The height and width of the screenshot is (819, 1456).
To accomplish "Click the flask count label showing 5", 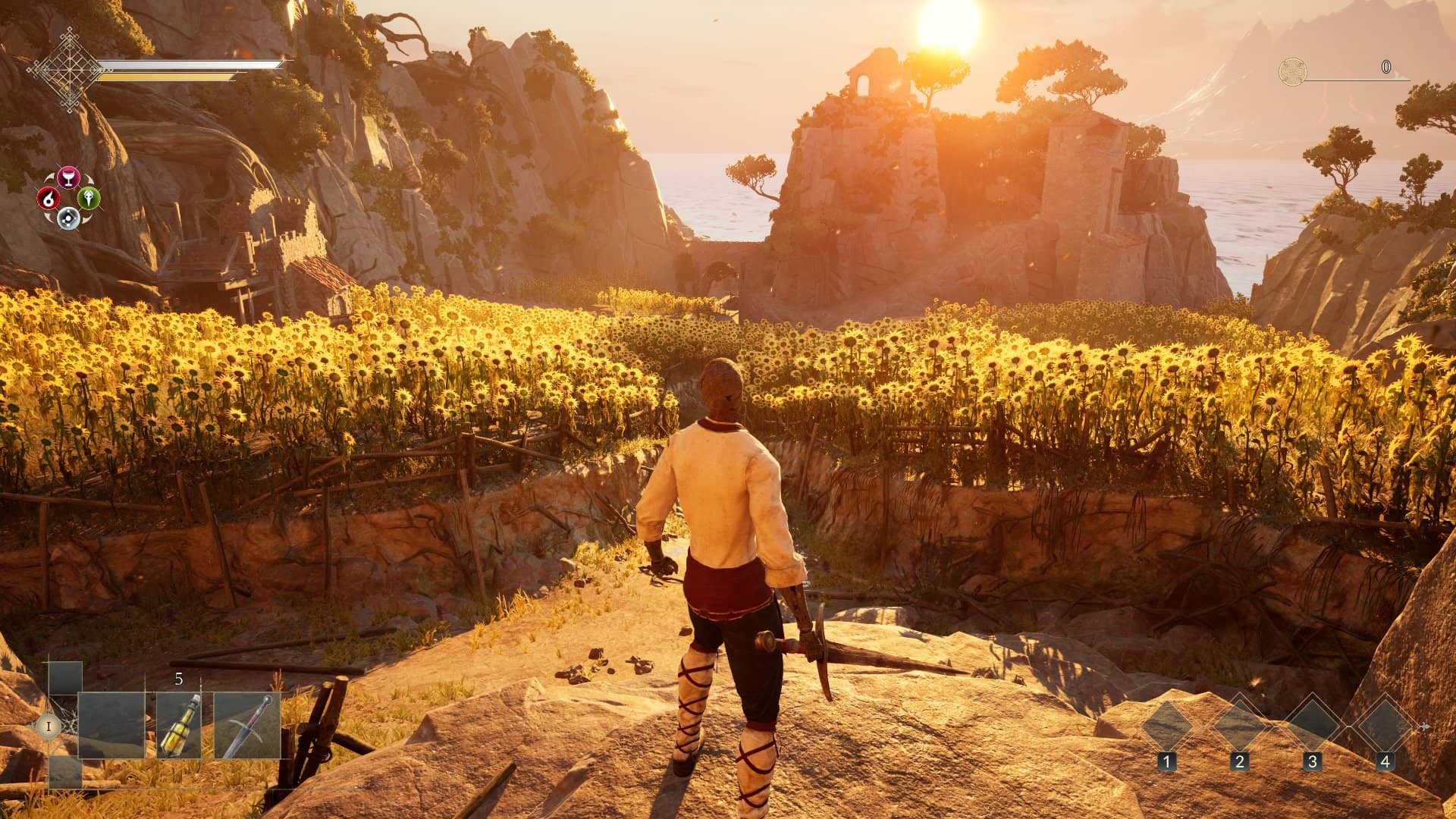I will (179, 679).
